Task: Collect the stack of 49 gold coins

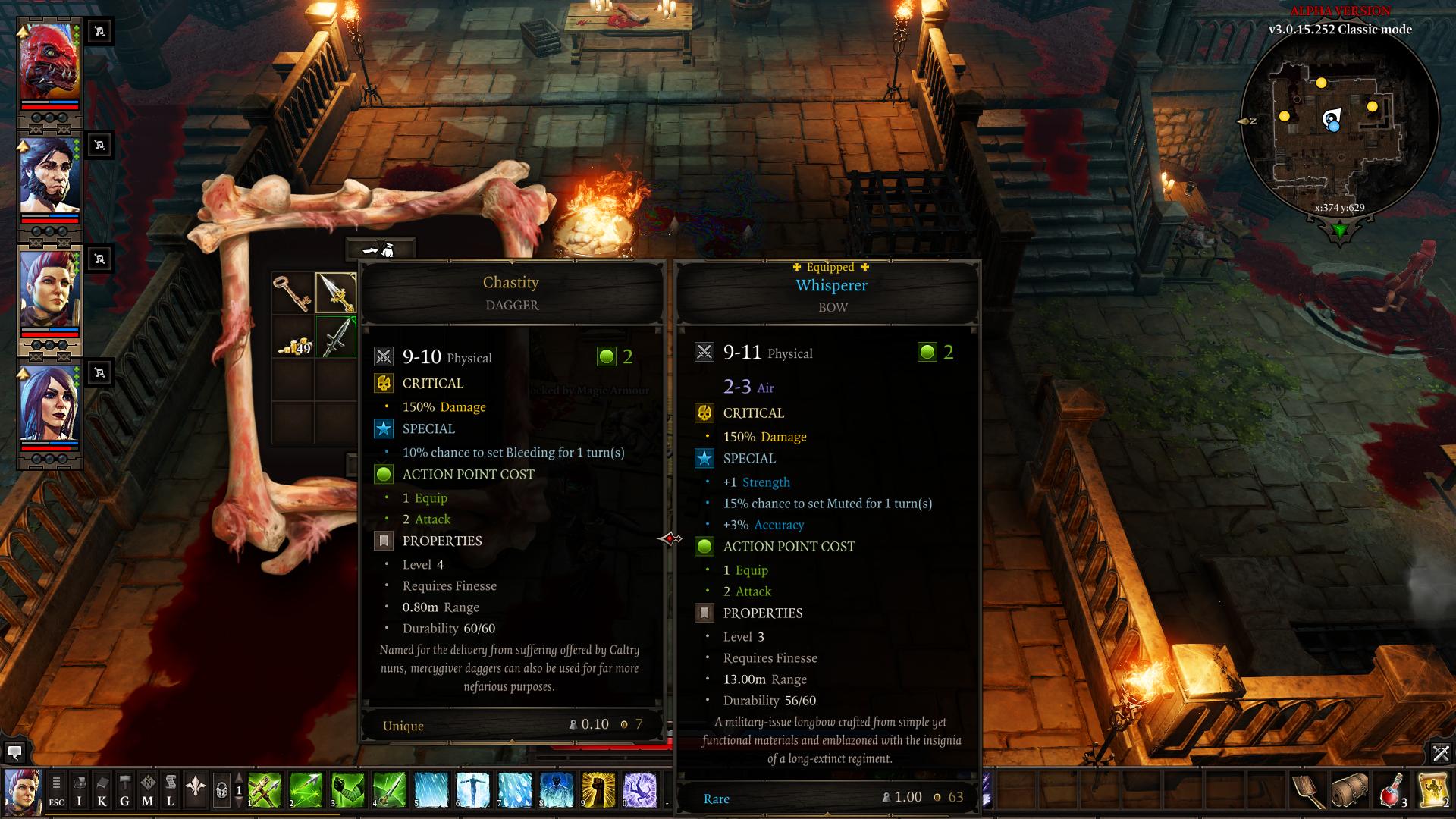Action: 293,337
